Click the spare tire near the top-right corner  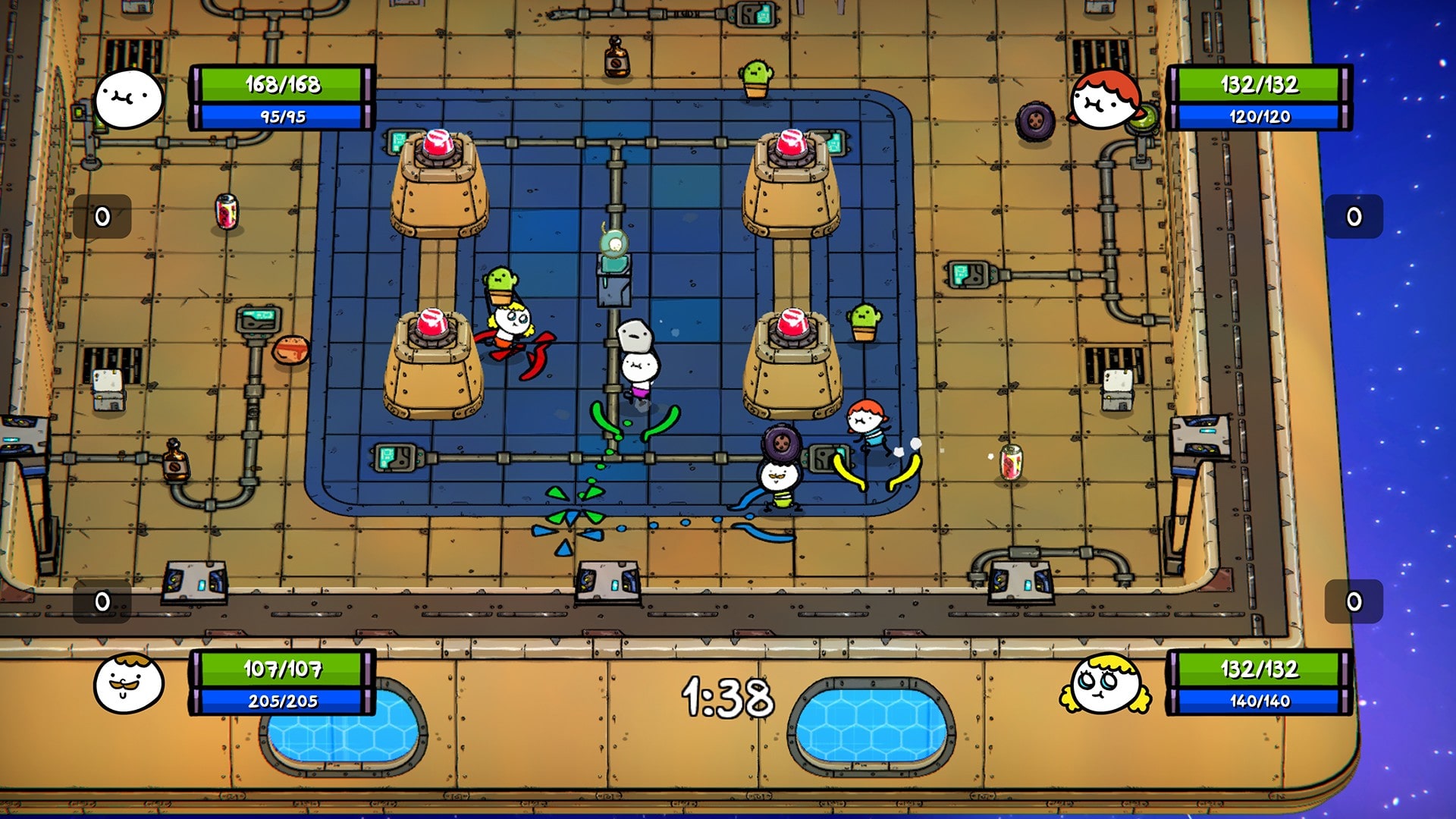(x=1035, y=121)
